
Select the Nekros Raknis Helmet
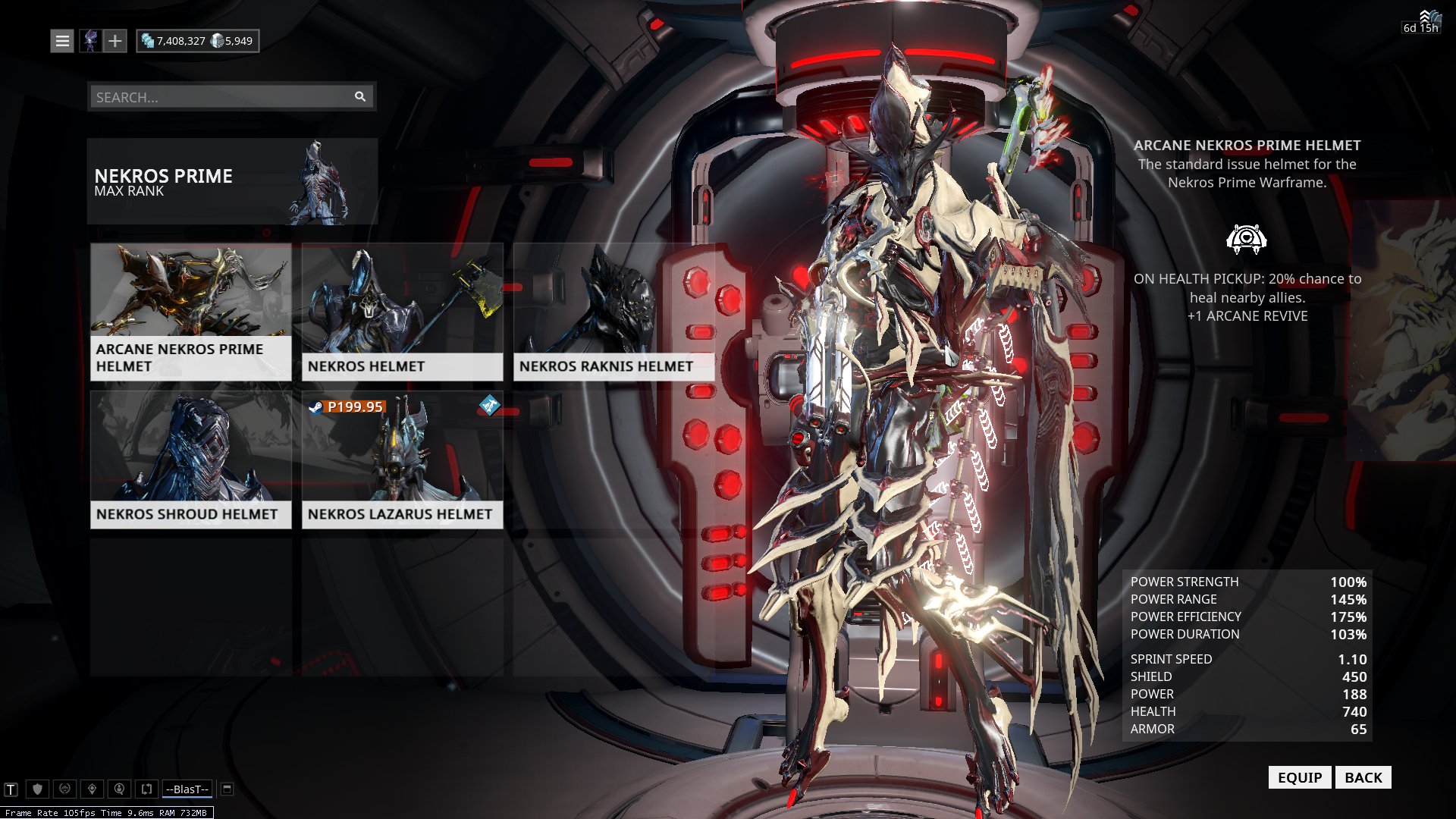(613, 311)
